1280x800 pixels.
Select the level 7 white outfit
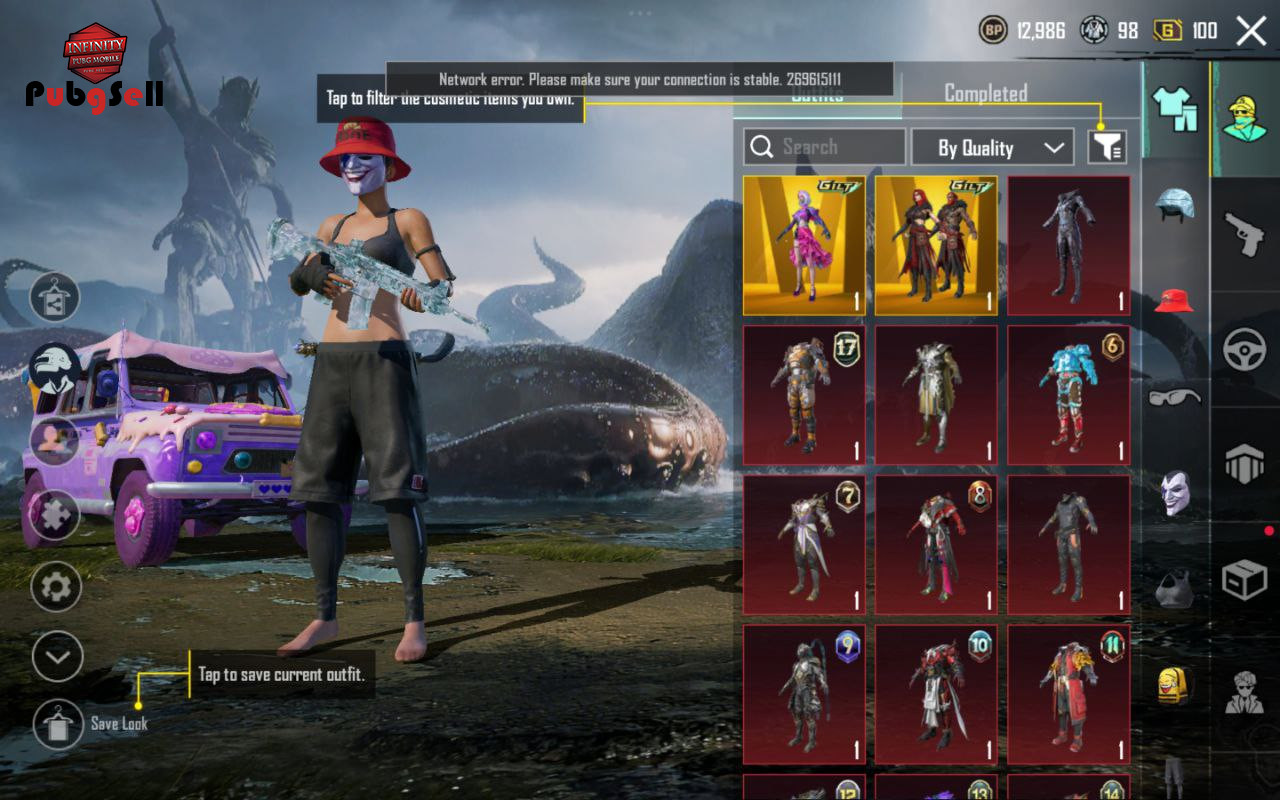[804, 545]
